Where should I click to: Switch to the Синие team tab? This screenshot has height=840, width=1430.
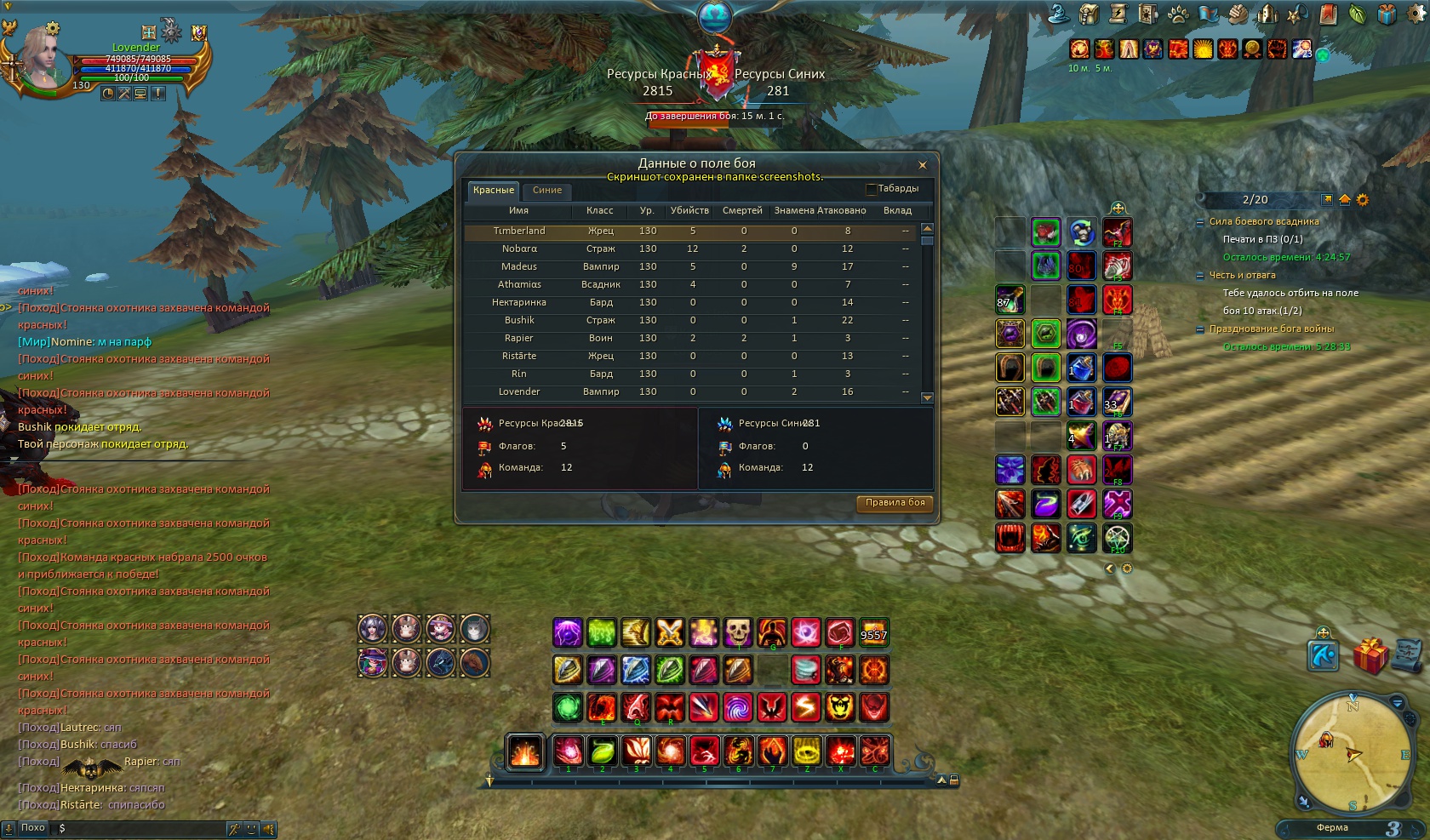pyautogui.click(x=546, y=191)
